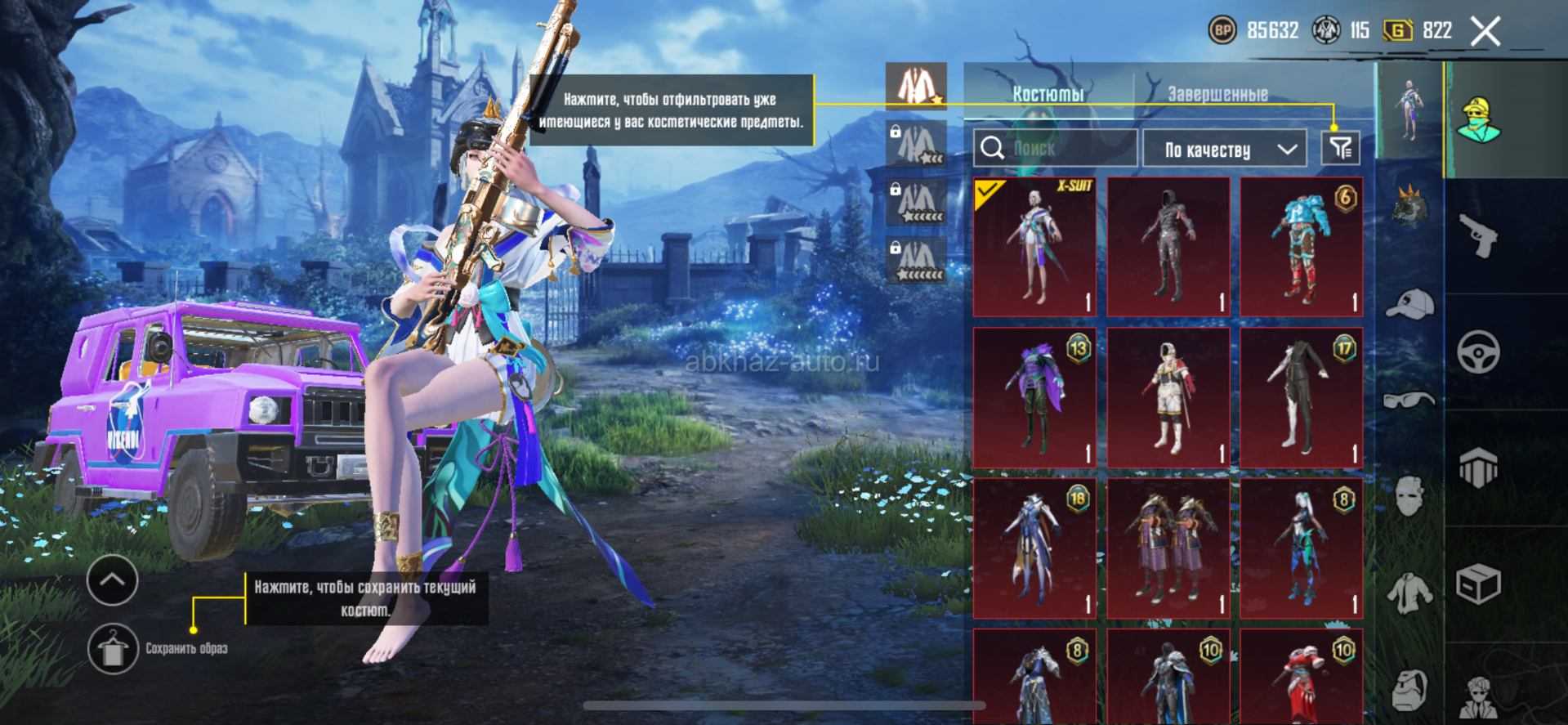
Task: Toggle the owned-items filter funnel button
Action: point(1340,149)
